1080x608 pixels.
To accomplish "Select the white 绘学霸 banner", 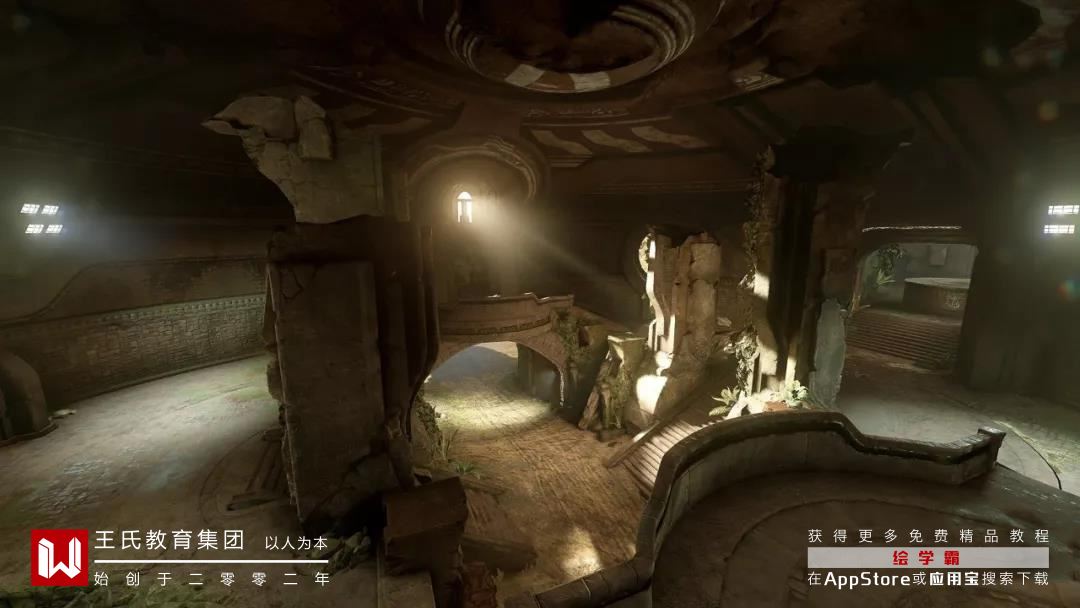I will click(928, 557).
